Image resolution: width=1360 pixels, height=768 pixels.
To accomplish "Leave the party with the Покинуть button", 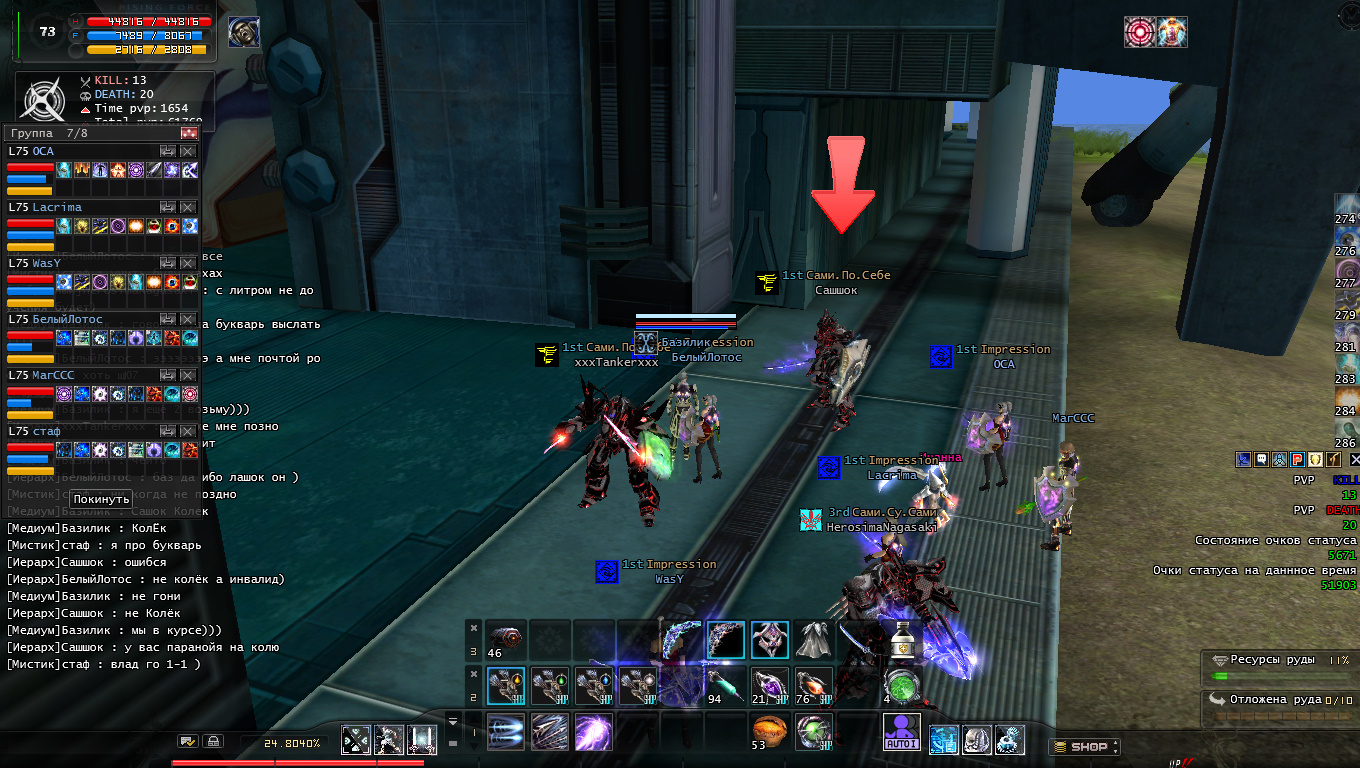I will 102,499.
